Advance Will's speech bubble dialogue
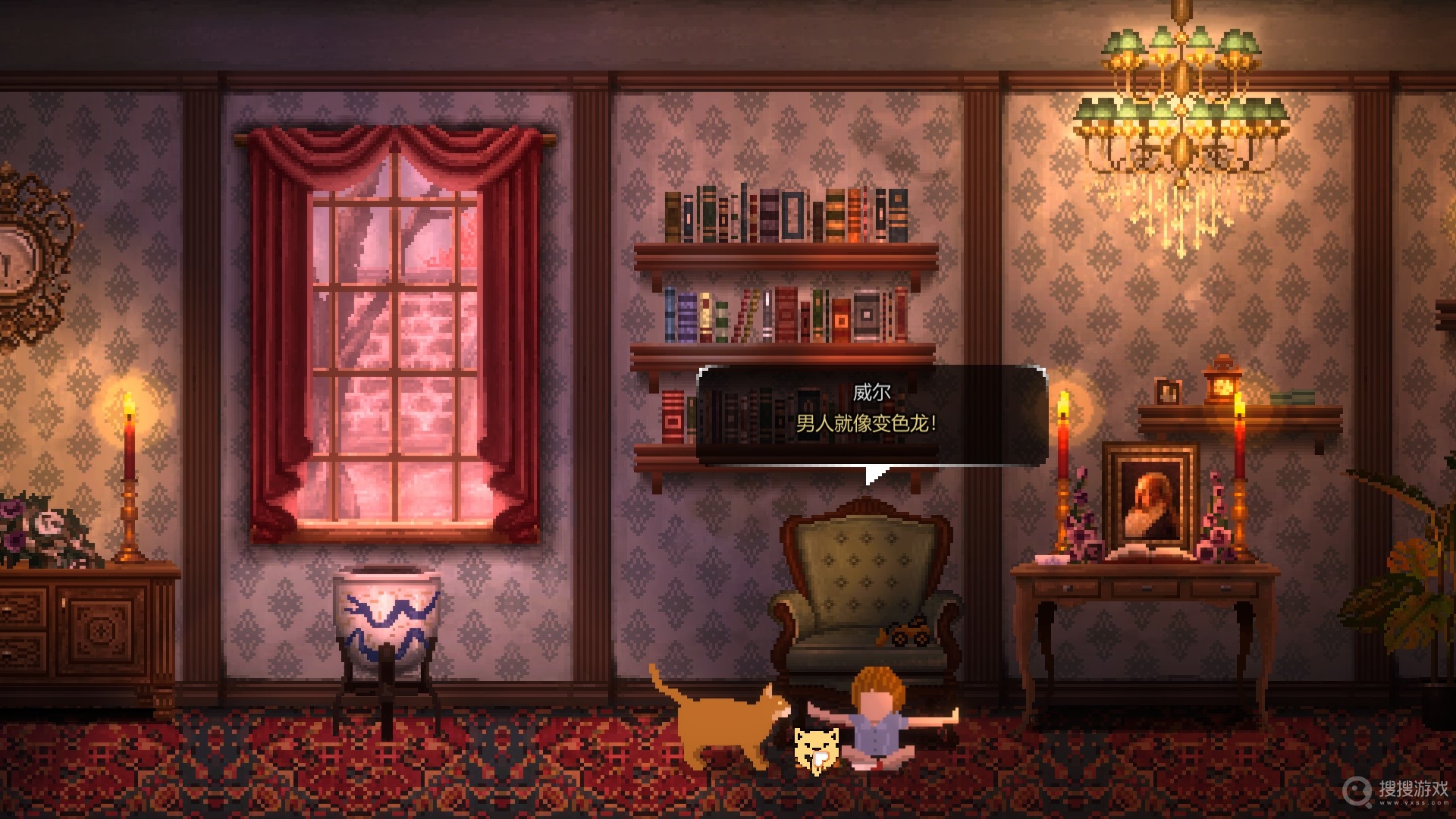This screenshot has height=819, width=1456. pos(871,416)
